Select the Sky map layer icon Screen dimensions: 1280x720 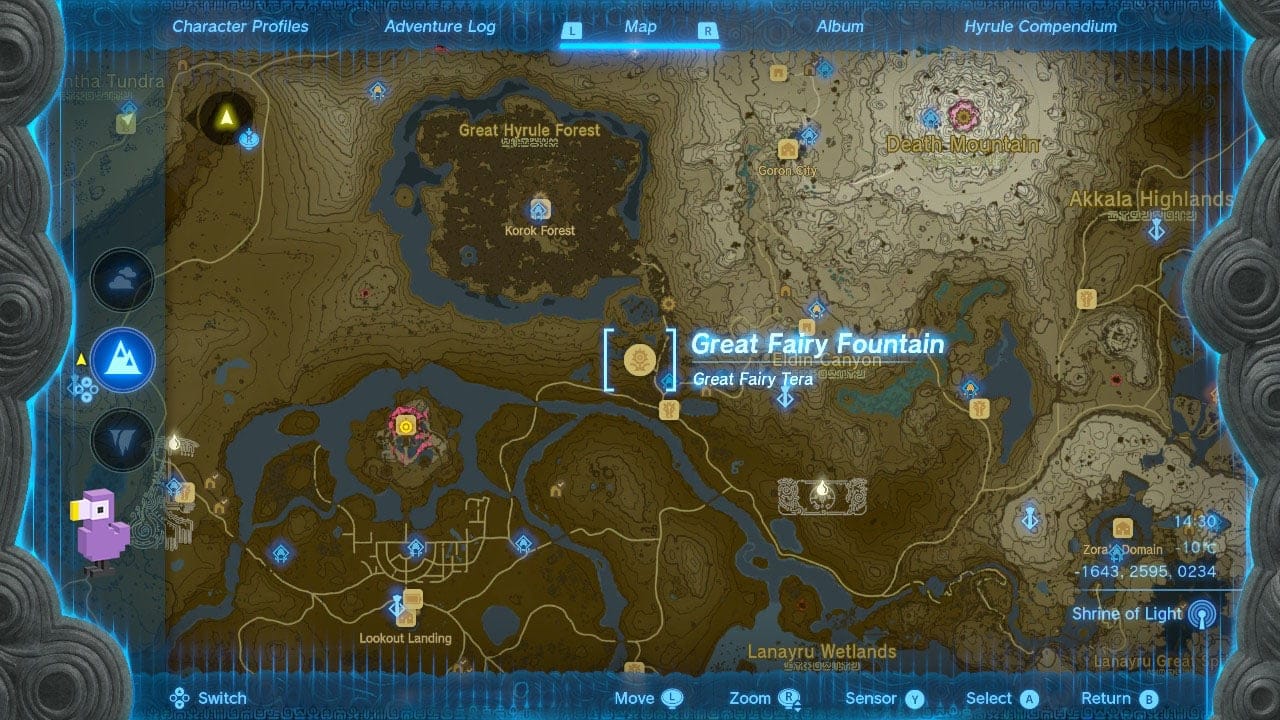(122, 281)
